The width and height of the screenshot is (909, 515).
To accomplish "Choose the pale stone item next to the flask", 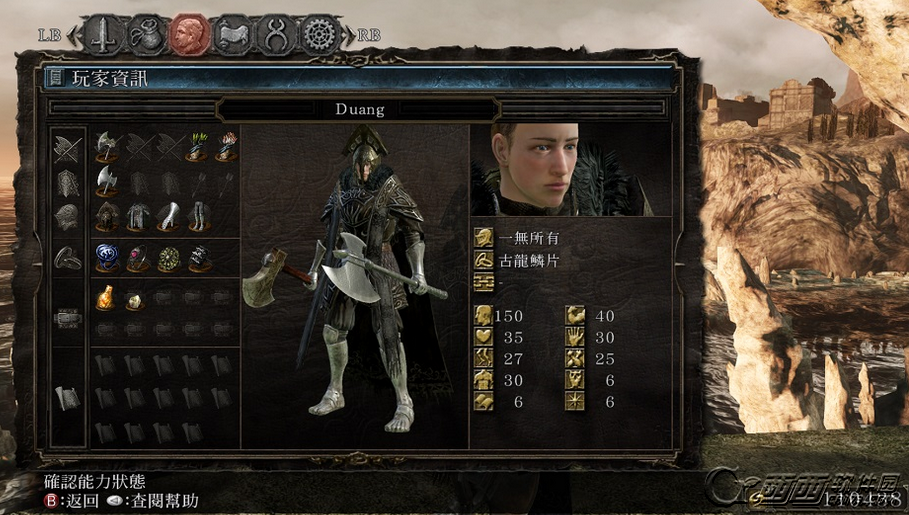I will [137, 297].
